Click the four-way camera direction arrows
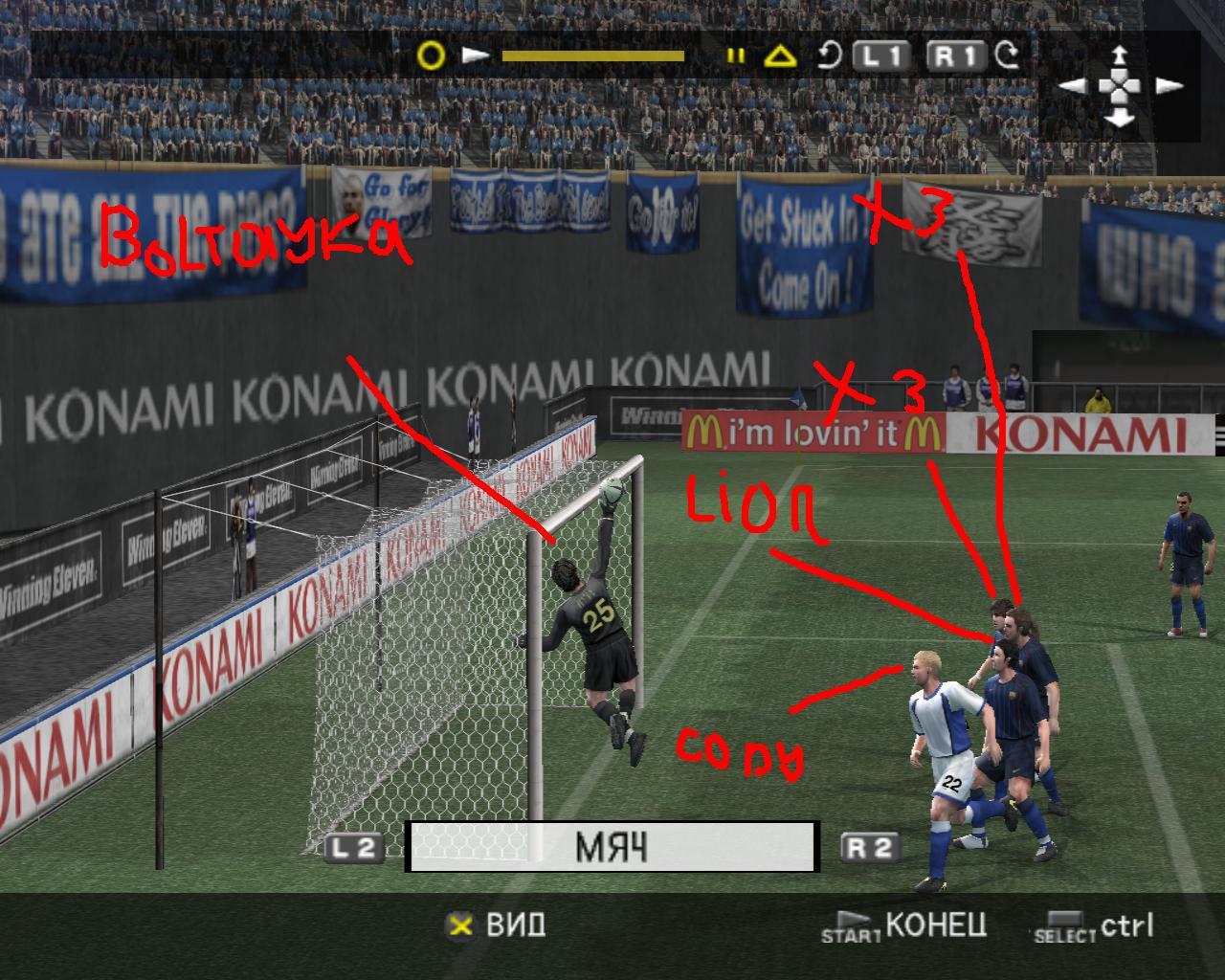1225x980 pixels. [1119, 86]
